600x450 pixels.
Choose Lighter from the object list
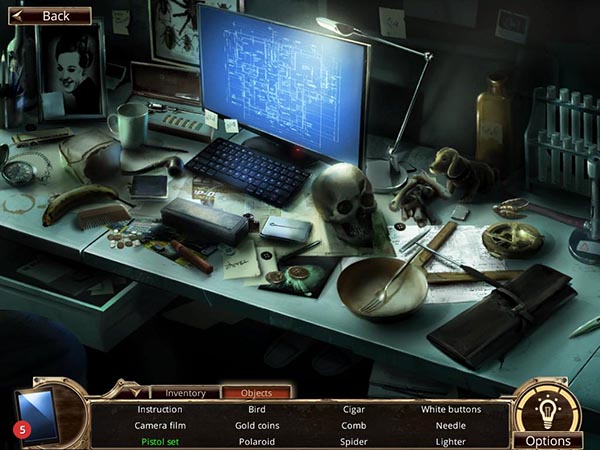(x=450, y=440)
